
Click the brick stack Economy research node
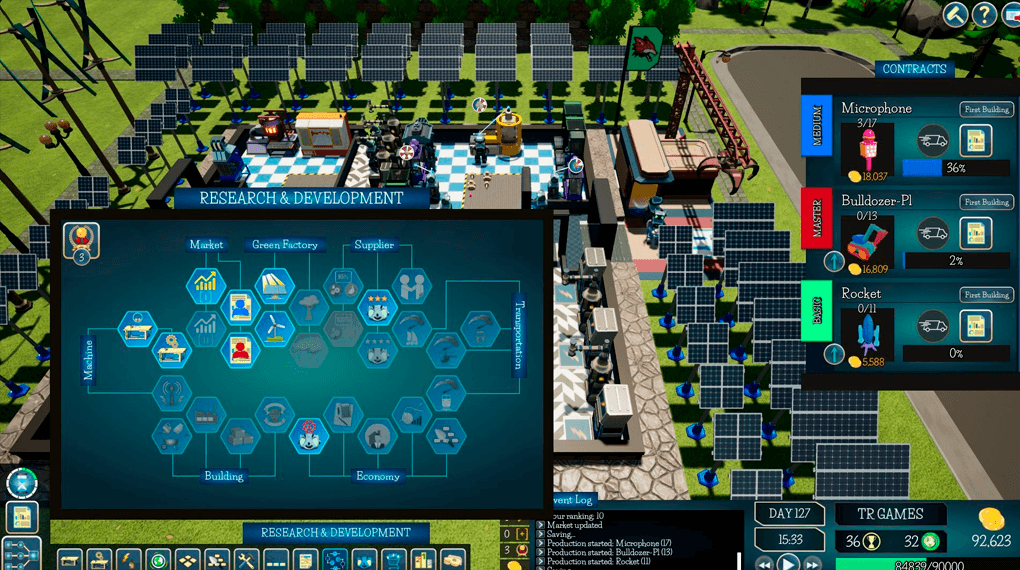[447, 433]
